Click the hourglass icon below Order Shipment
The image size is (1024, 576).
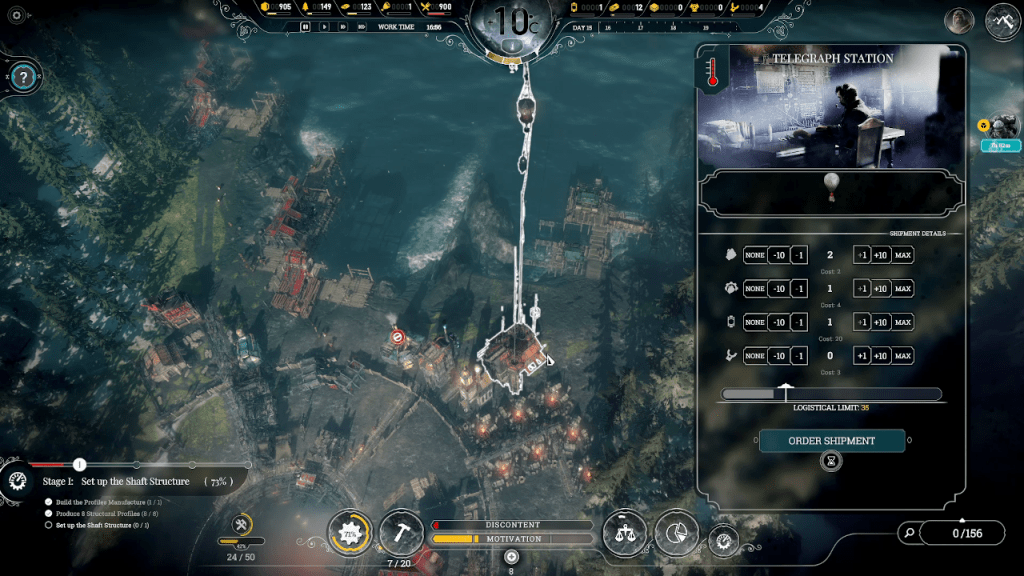coord(831,461)
